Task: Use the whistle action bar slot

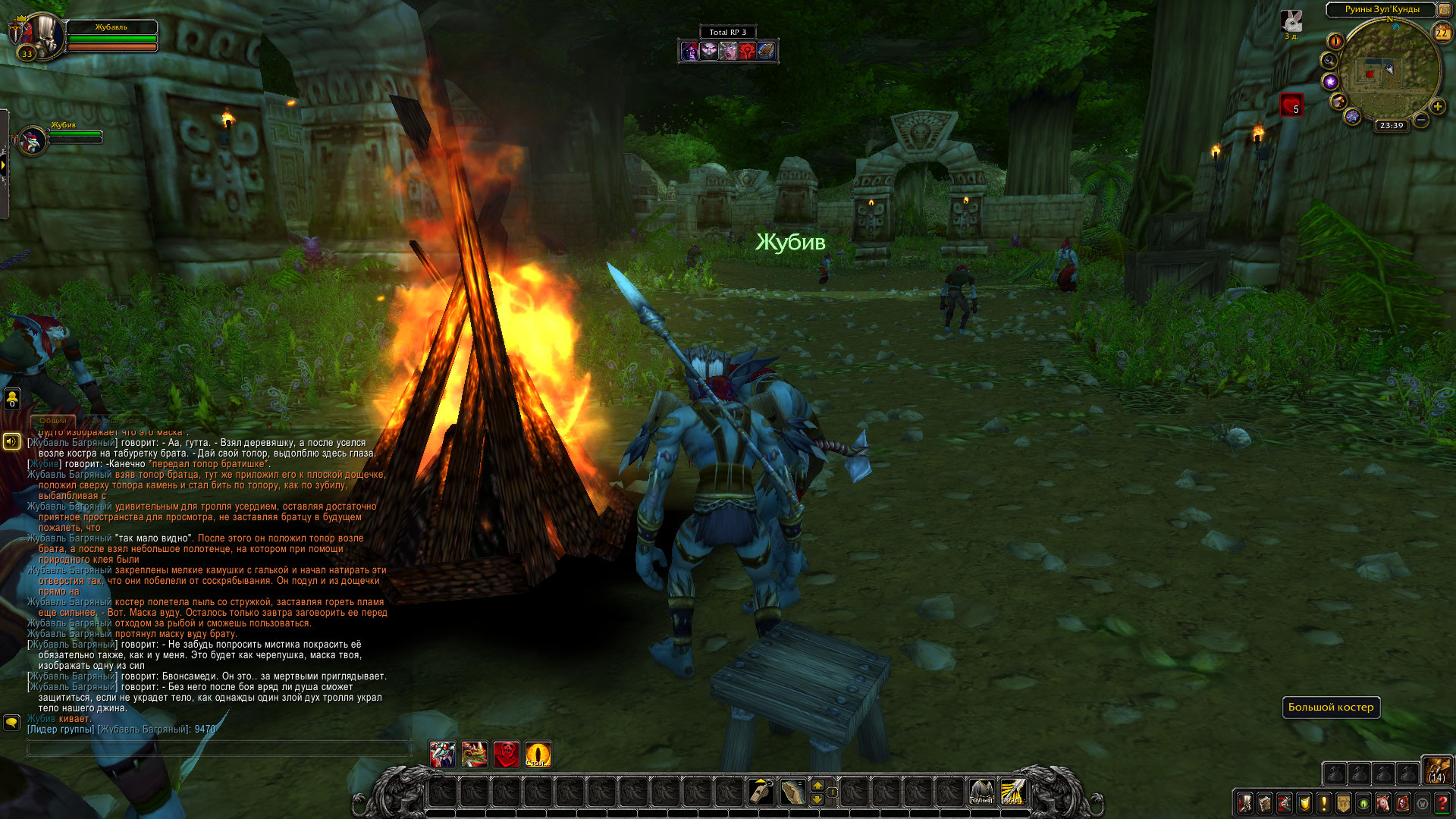Action: (x=761, y=792)
